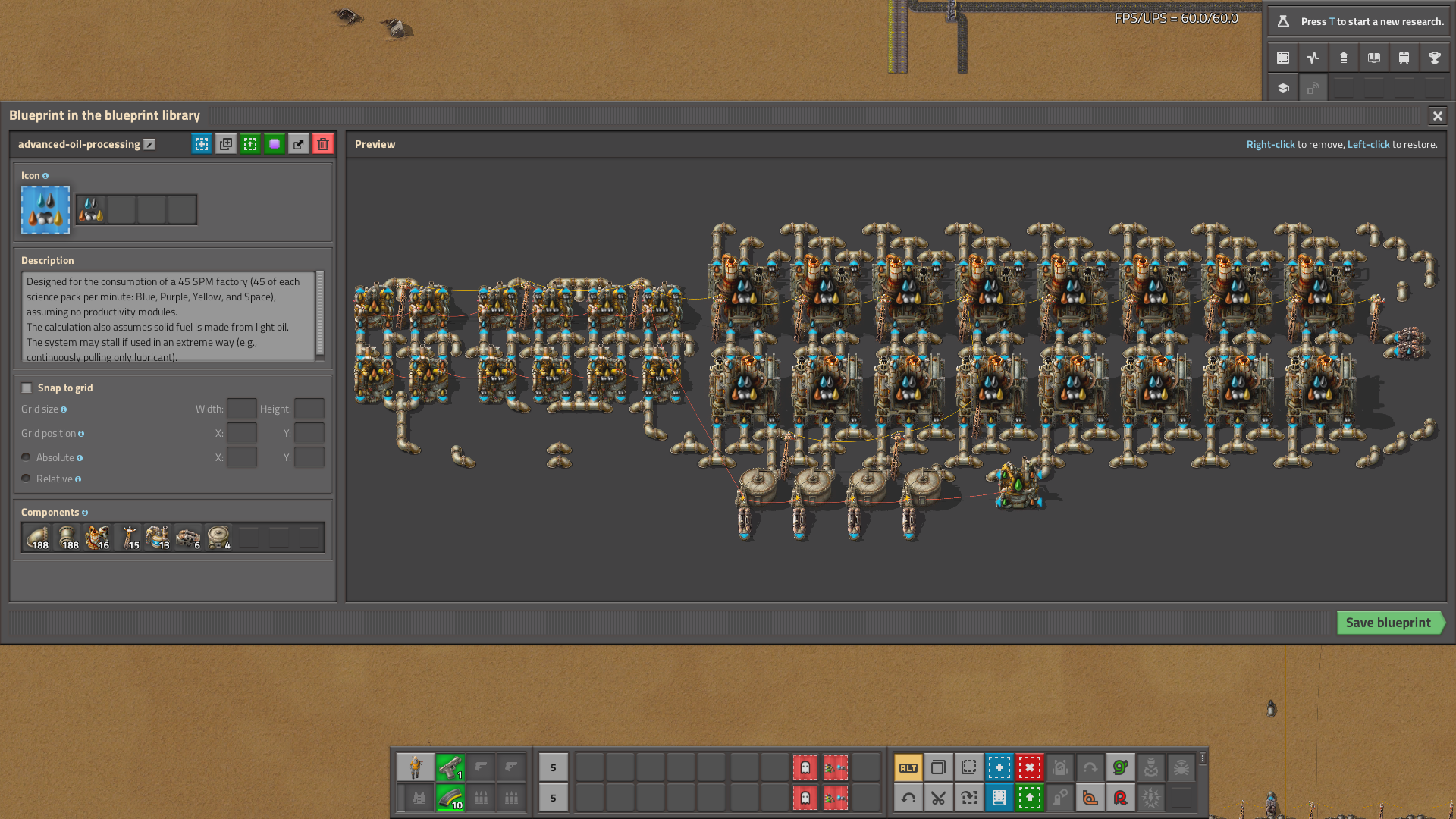
Task: Select the Absolute grid position option
Action: (x=27, y=457)
